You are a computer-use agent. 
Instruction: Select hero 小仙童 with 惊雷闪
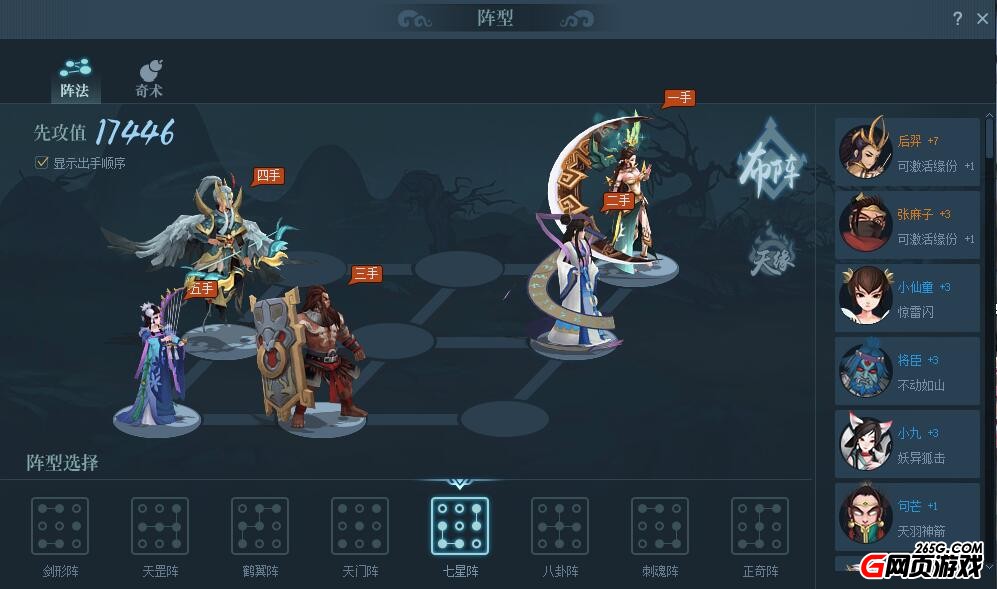coord(907,299)
